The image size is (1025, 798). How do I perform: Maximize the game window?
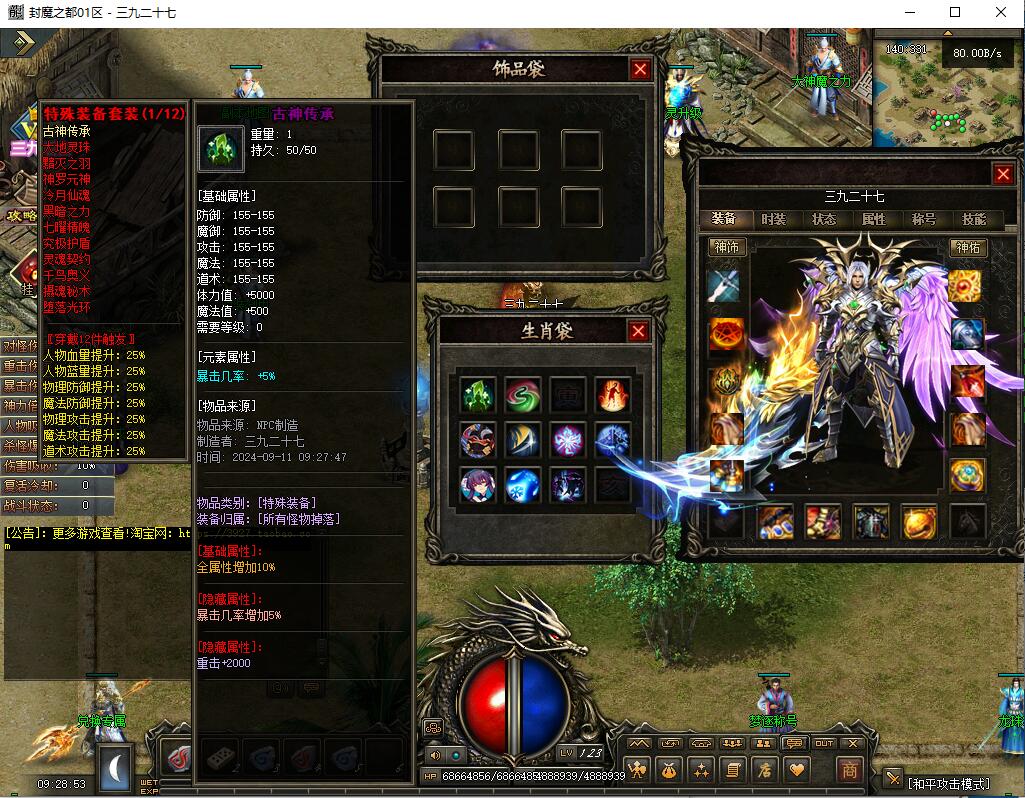click(x=955, y=13)
